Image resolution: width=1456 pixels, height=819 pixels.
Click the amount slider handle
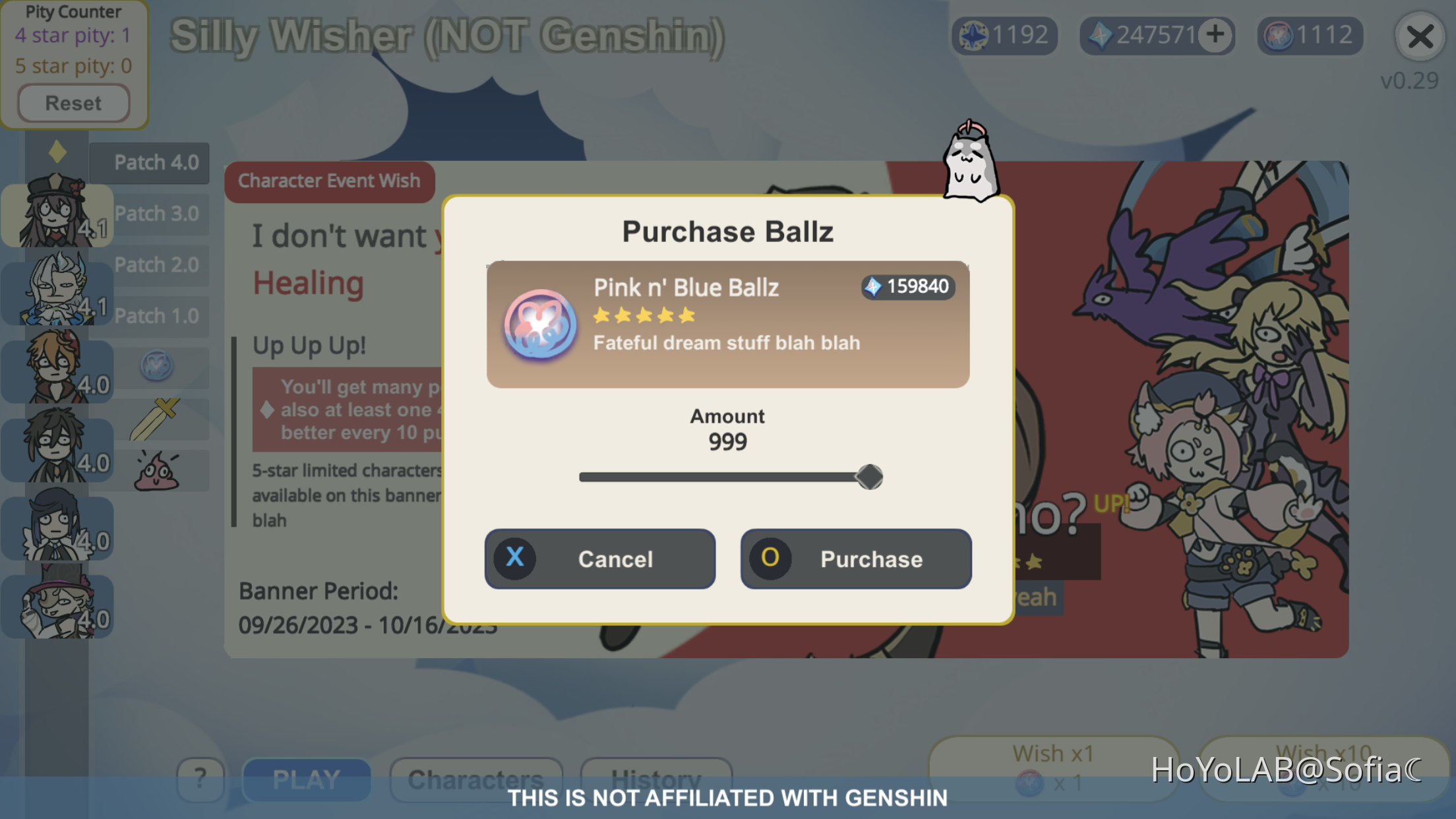(869, 476)
